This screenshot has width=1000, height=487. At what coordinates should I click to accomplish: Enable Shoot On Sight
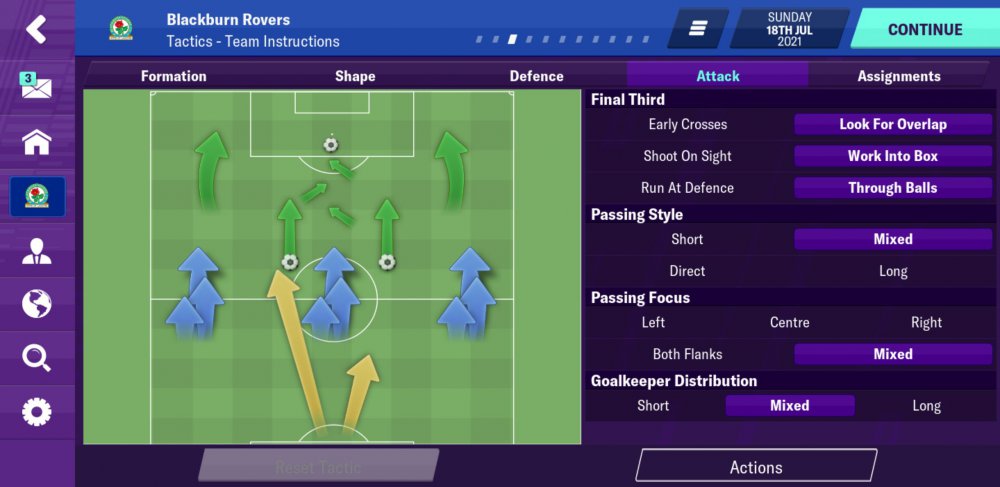688,156
